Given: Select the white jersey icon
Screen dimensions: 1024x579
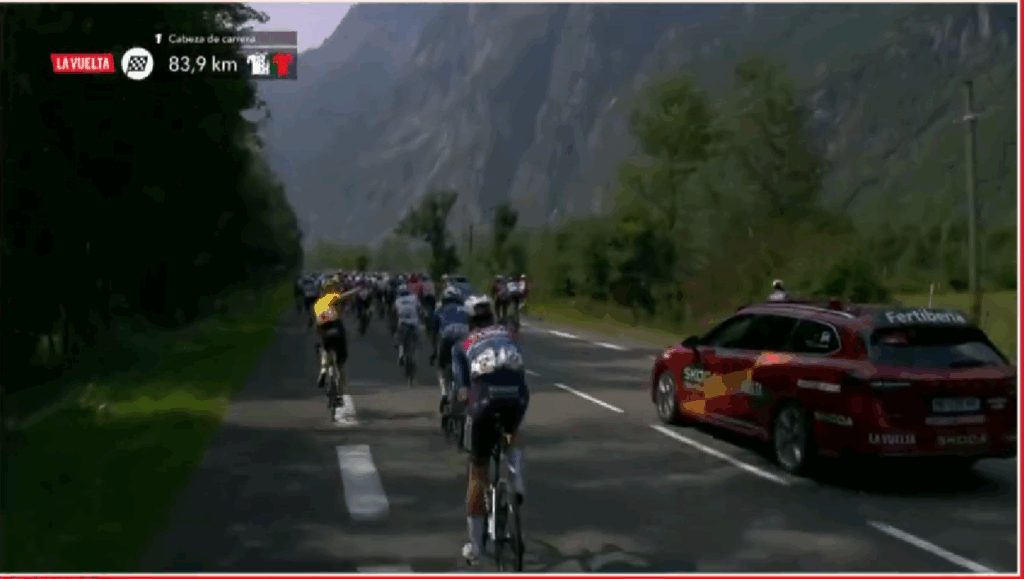Looking at the screenshot, I should (x=260, y=64).
